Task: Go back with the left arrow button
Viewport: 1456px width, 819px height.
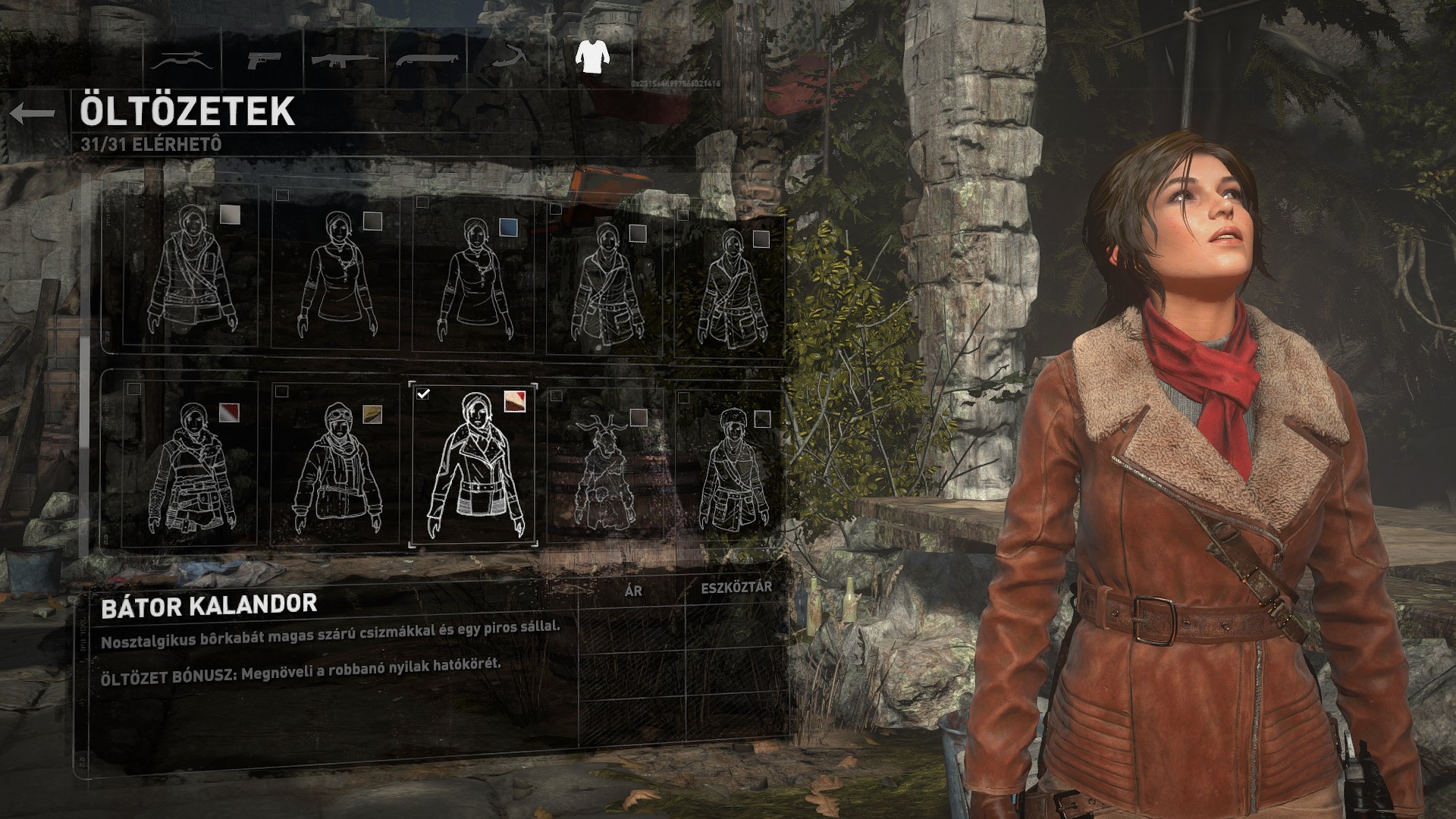Action: [33, 114]
